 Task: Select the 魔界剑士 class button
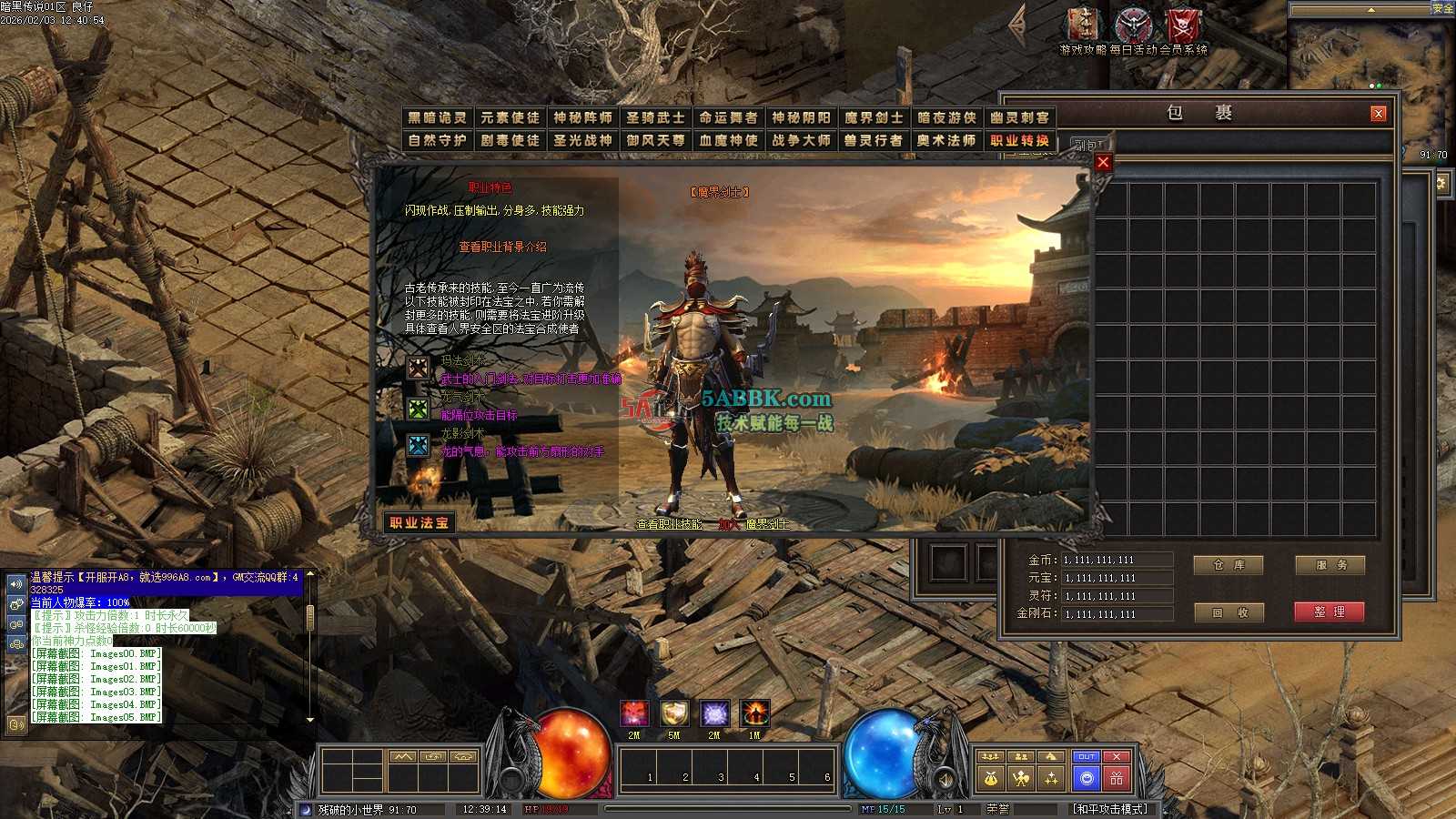click(874, 117)
